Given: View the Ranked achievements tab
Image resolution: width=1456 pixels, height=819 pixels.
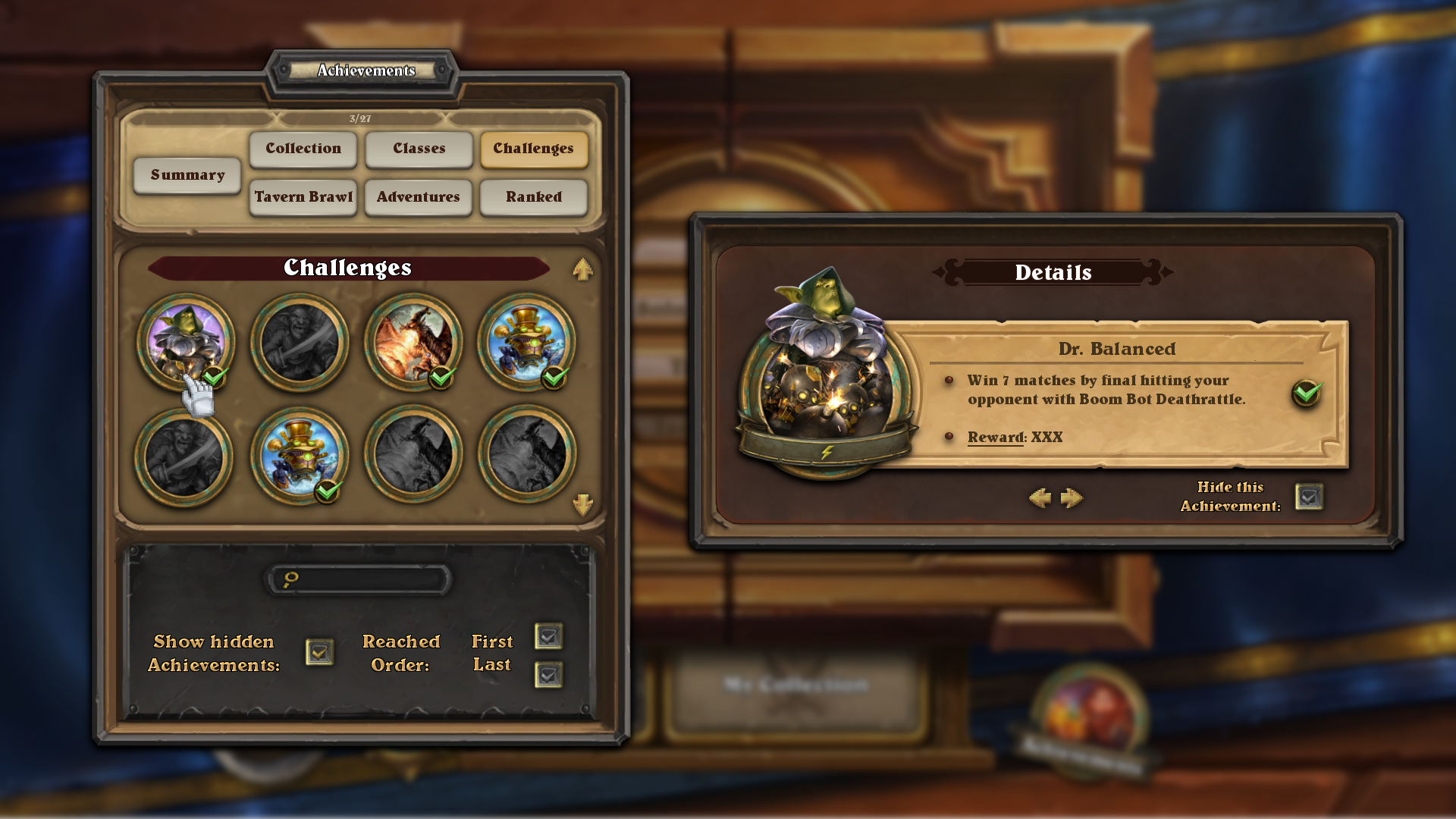Looking at the screenshot, I should [534, 197].
